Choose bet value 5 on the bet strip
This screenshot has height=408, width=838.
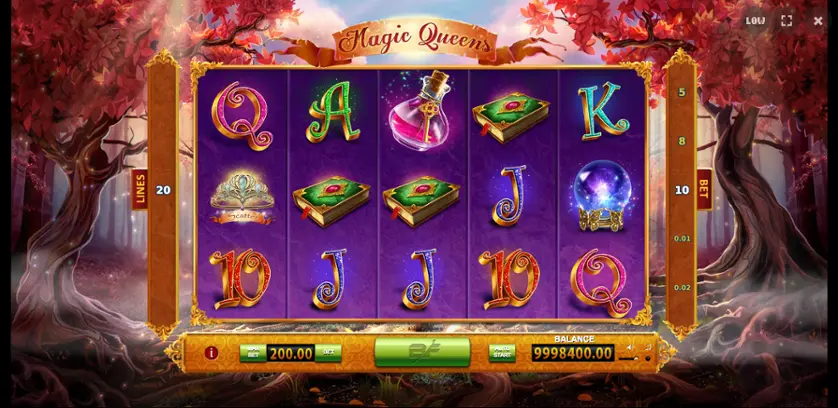point(682,93)
